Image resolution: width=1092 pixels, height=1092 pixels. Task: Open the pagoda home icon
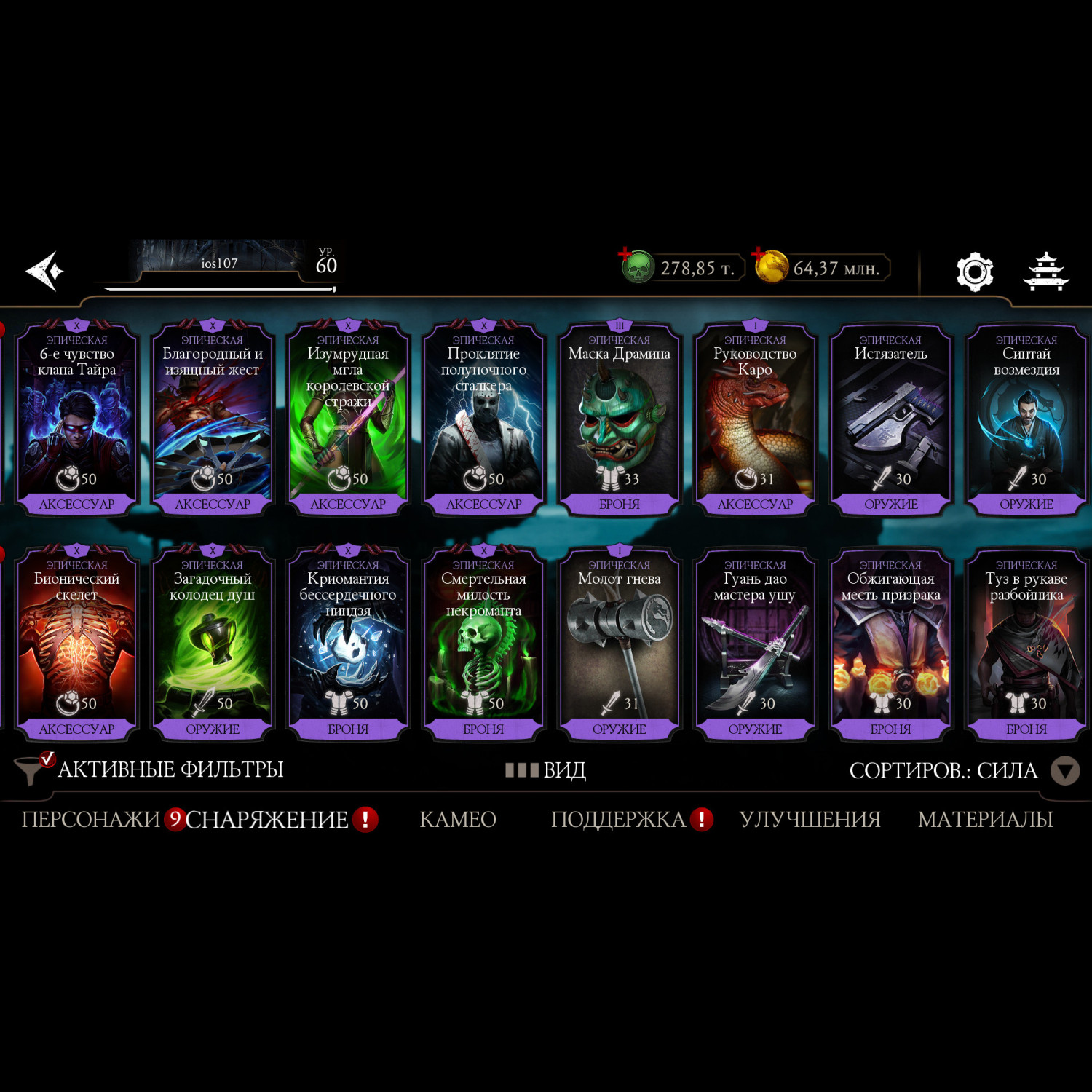point(1045,272)
